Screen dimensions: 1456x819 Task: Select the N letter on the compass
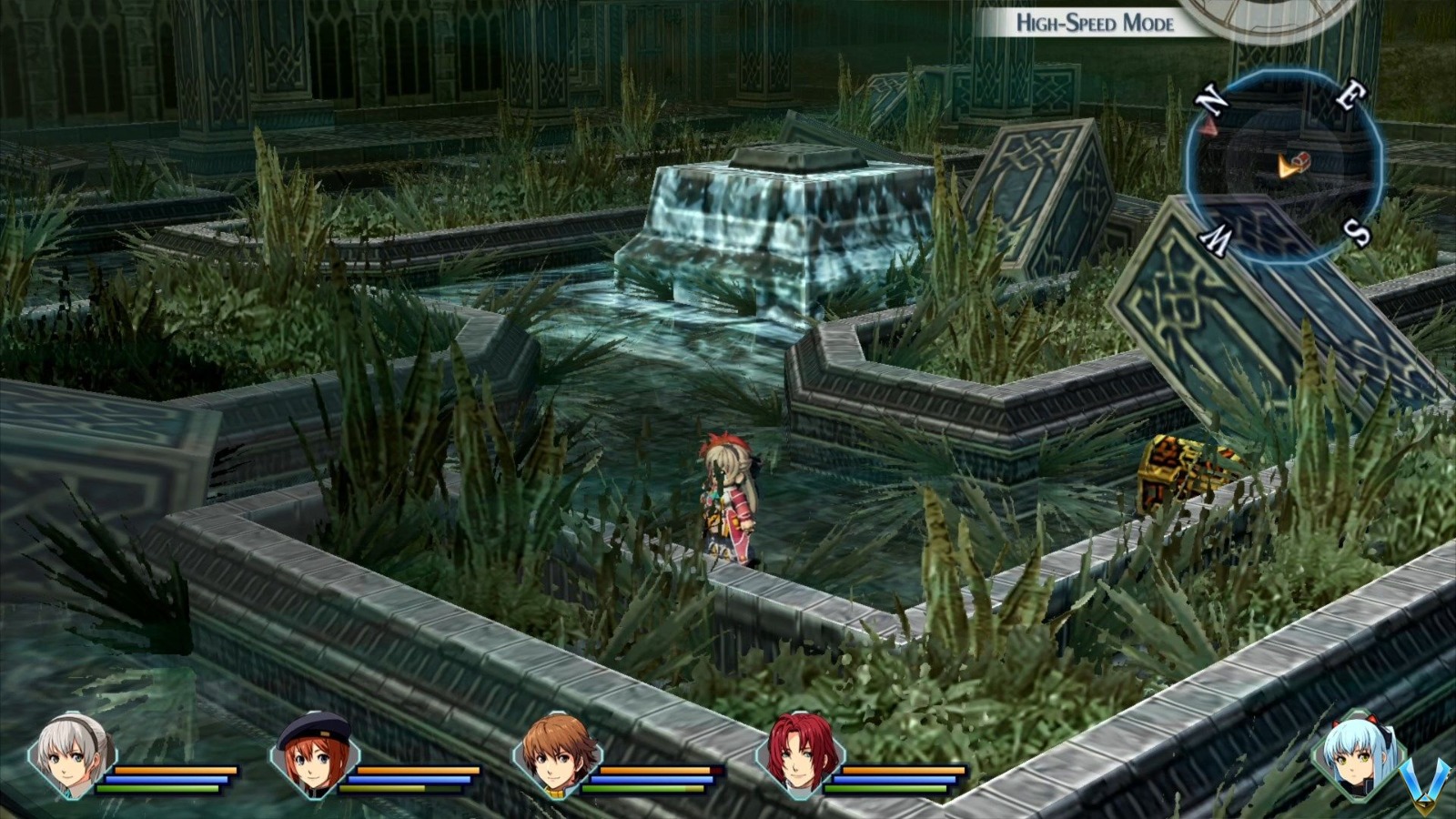pyautogui.click(x=1211, y=97)
